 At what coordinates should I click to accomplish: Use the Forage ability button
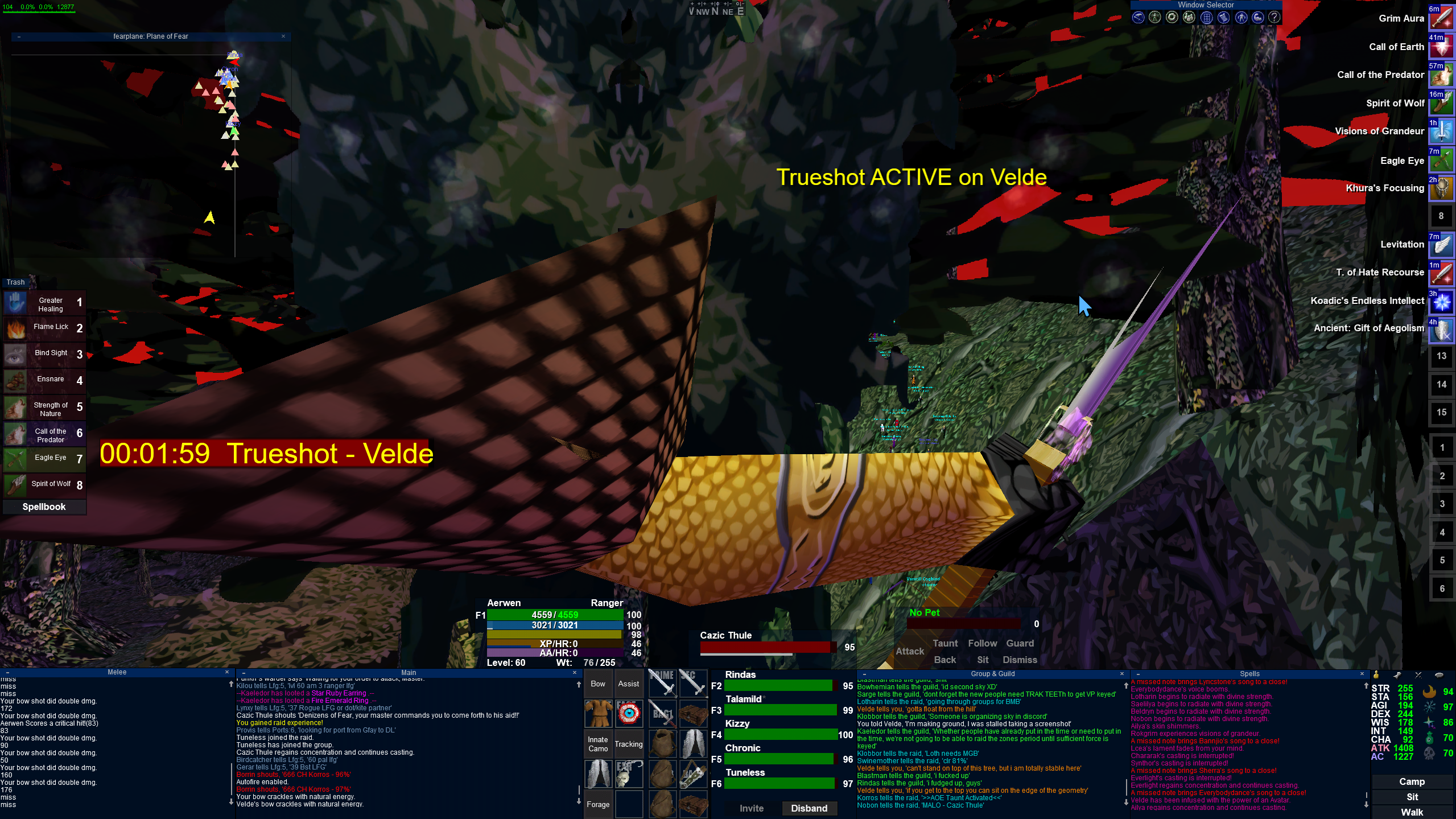(598, 804)
